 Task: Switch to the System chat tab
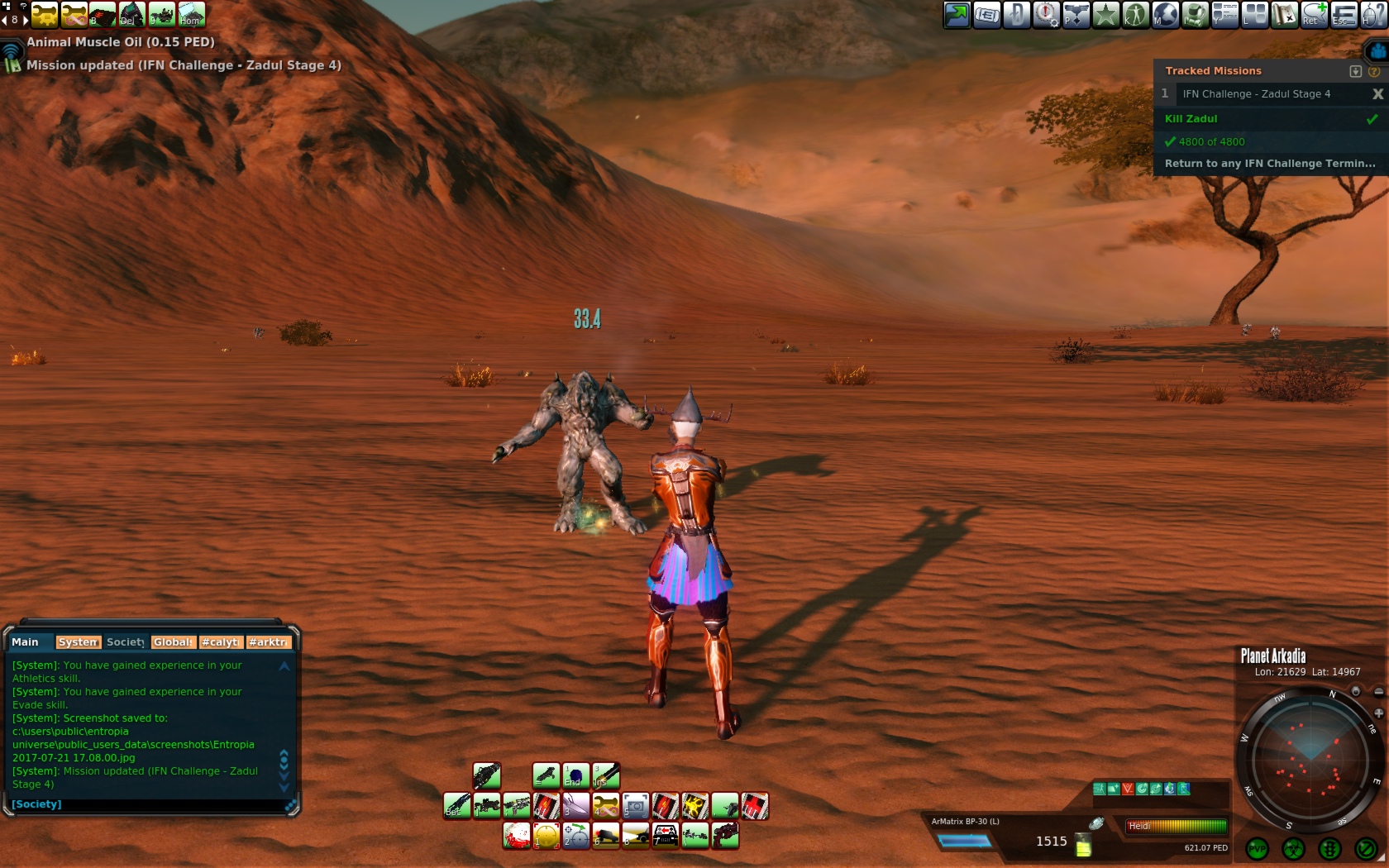(x=78, y=642)
